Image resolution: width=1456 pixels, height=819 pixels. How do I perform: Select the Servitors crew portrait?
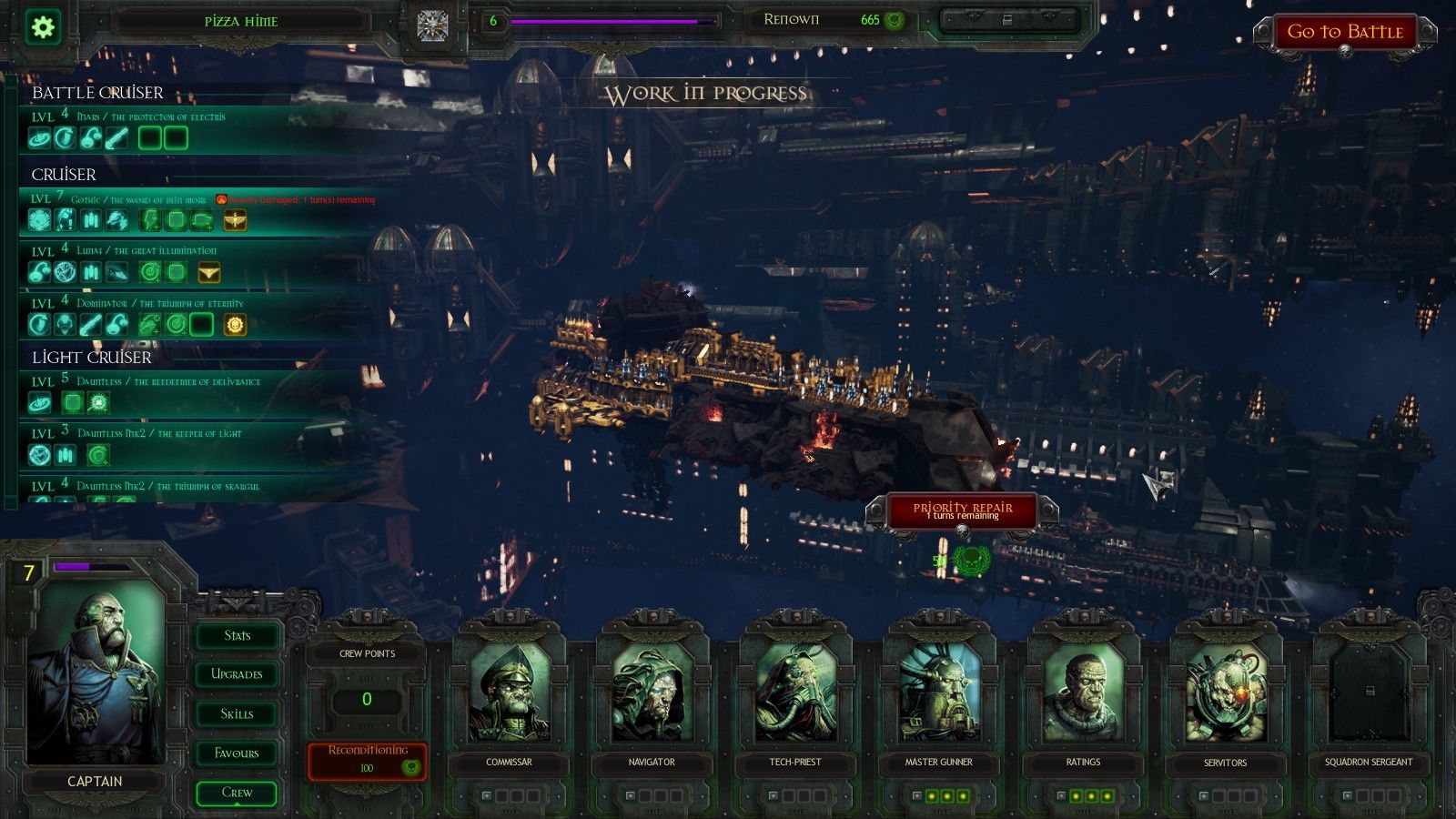coord(1225,693)
